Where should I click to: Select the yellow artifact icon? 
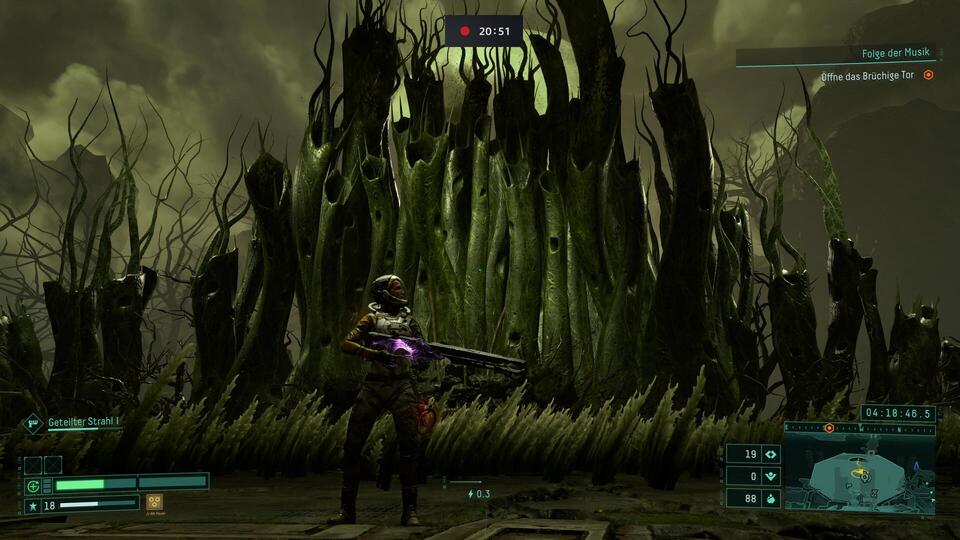point(154,502)
